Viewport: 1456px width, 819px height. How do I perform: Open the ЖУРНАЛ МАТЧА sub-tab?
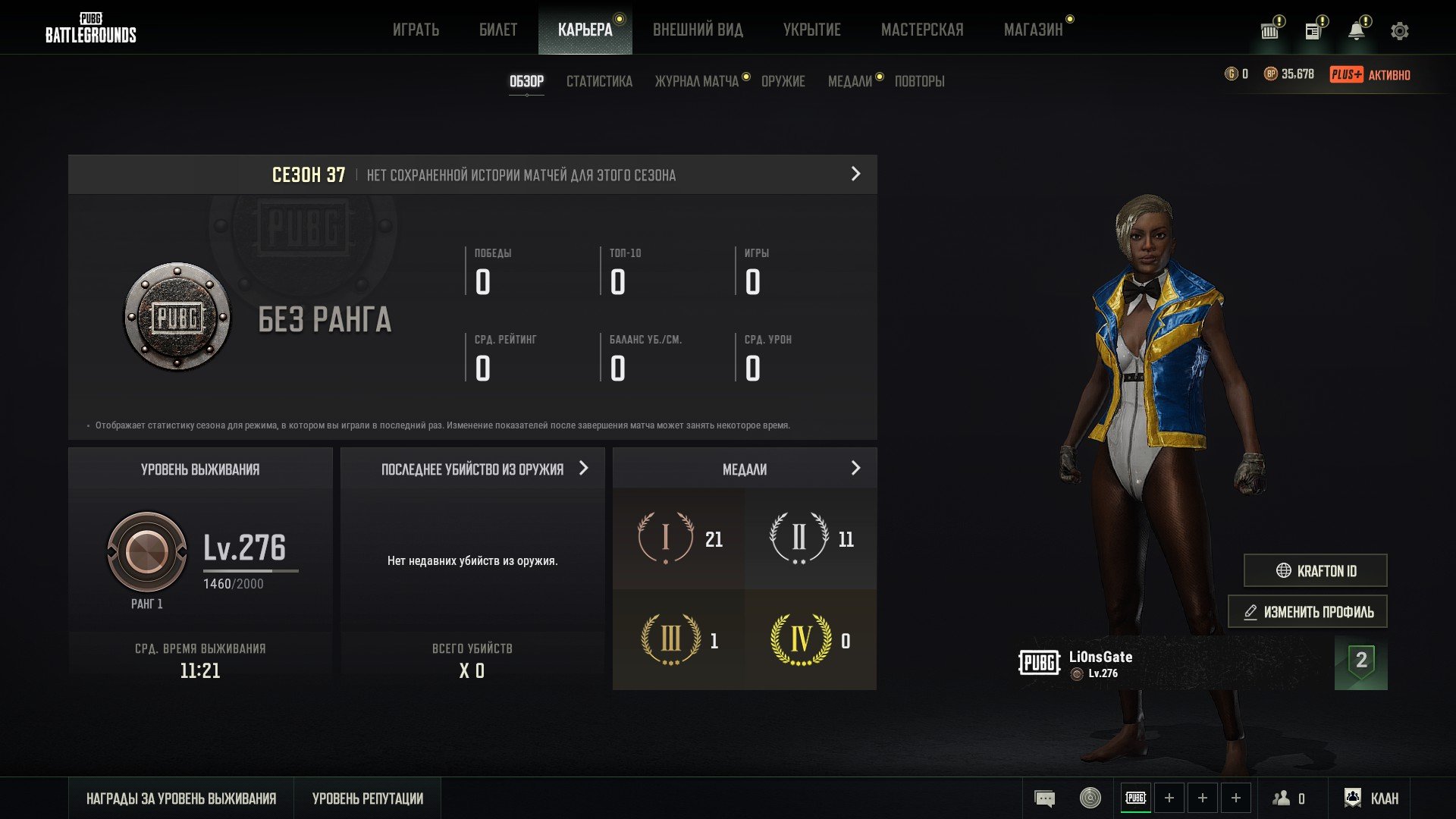pos(696,81)
